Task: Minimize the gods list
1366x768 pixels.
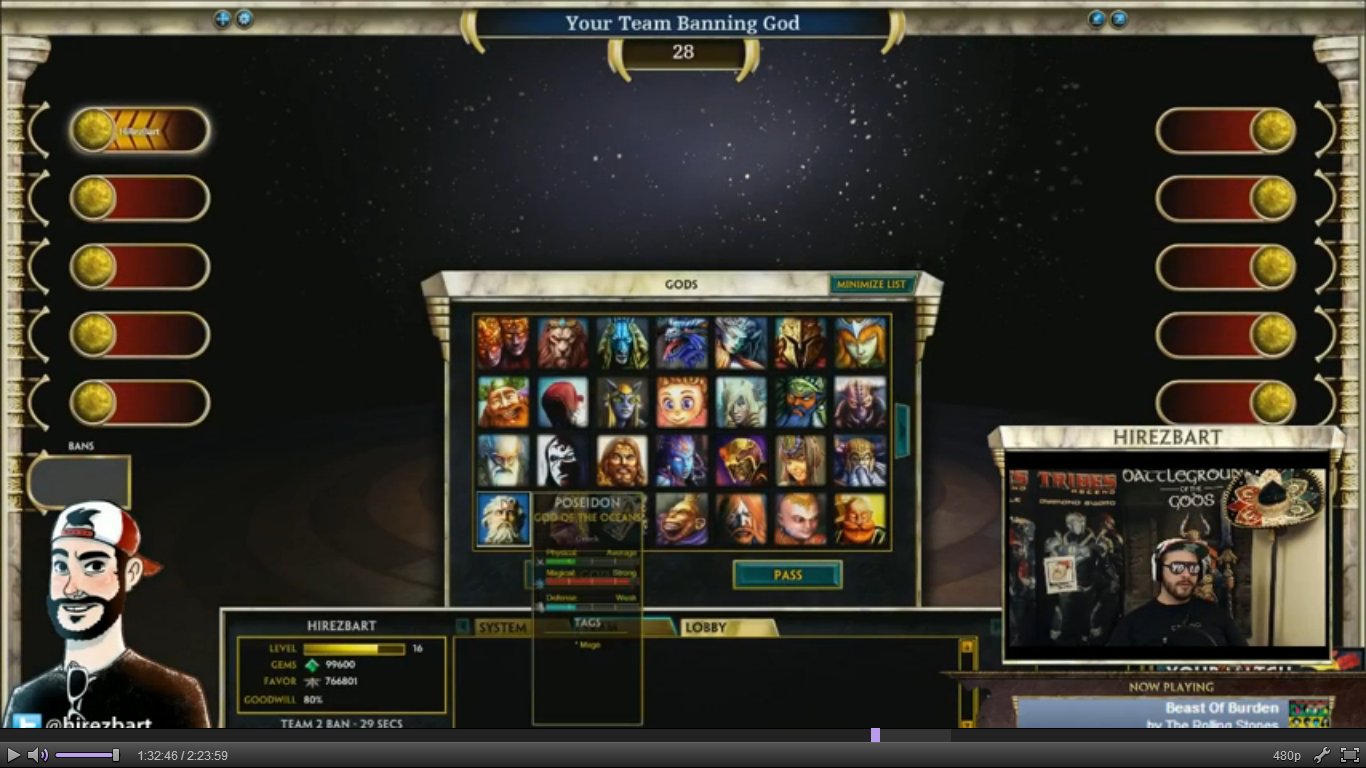Action: pyautogui.click(x=871, y=285)
